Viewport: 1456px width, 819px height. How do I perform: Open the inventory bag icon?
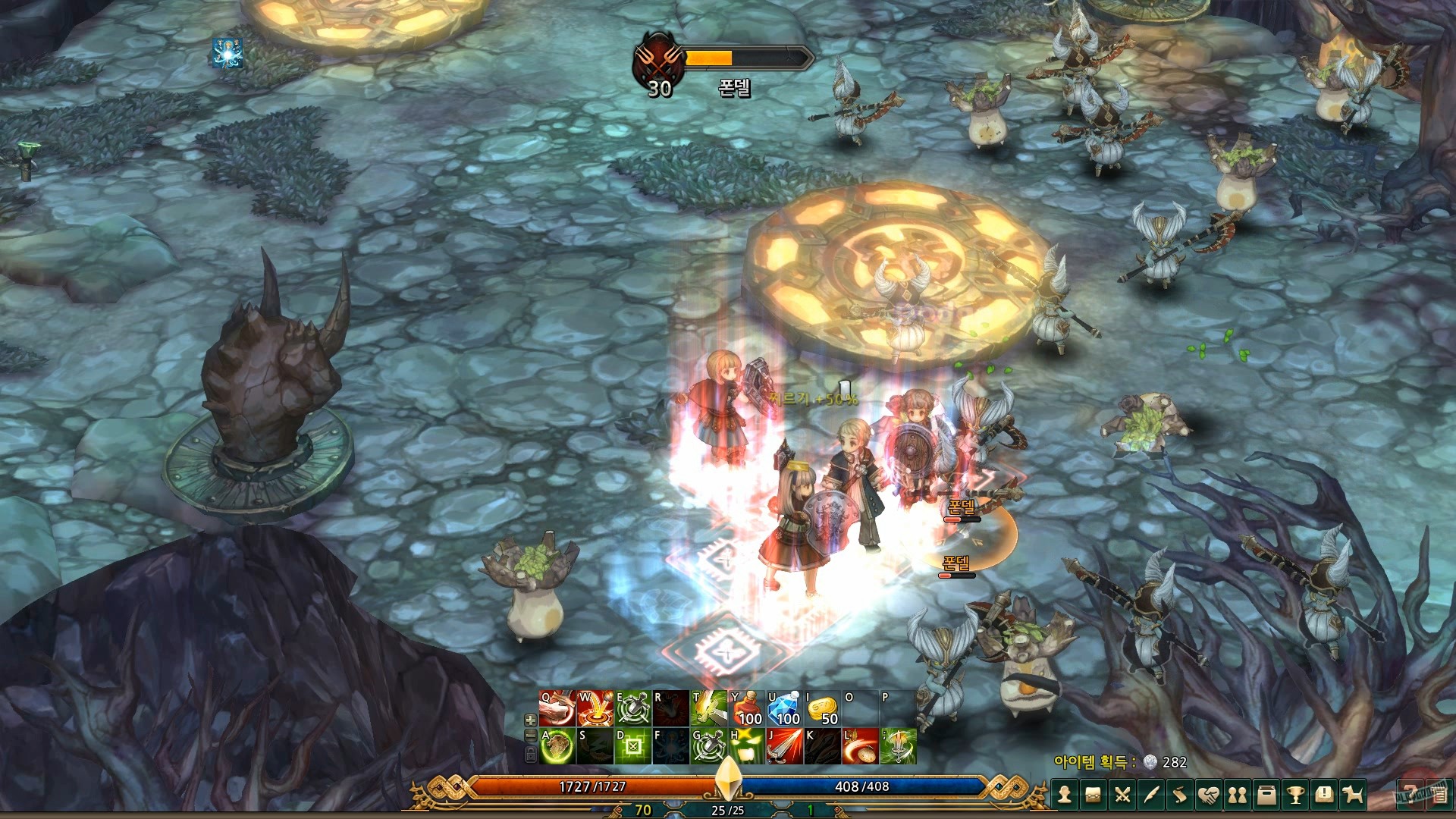point(1094,794)
